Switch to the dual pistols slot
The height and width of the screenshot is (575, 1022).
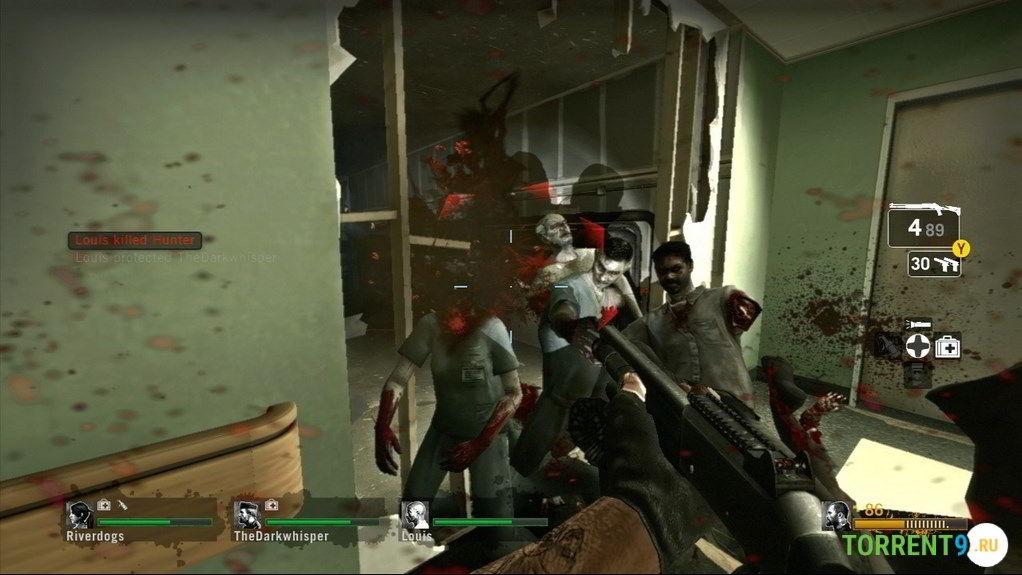coord(933,264)
